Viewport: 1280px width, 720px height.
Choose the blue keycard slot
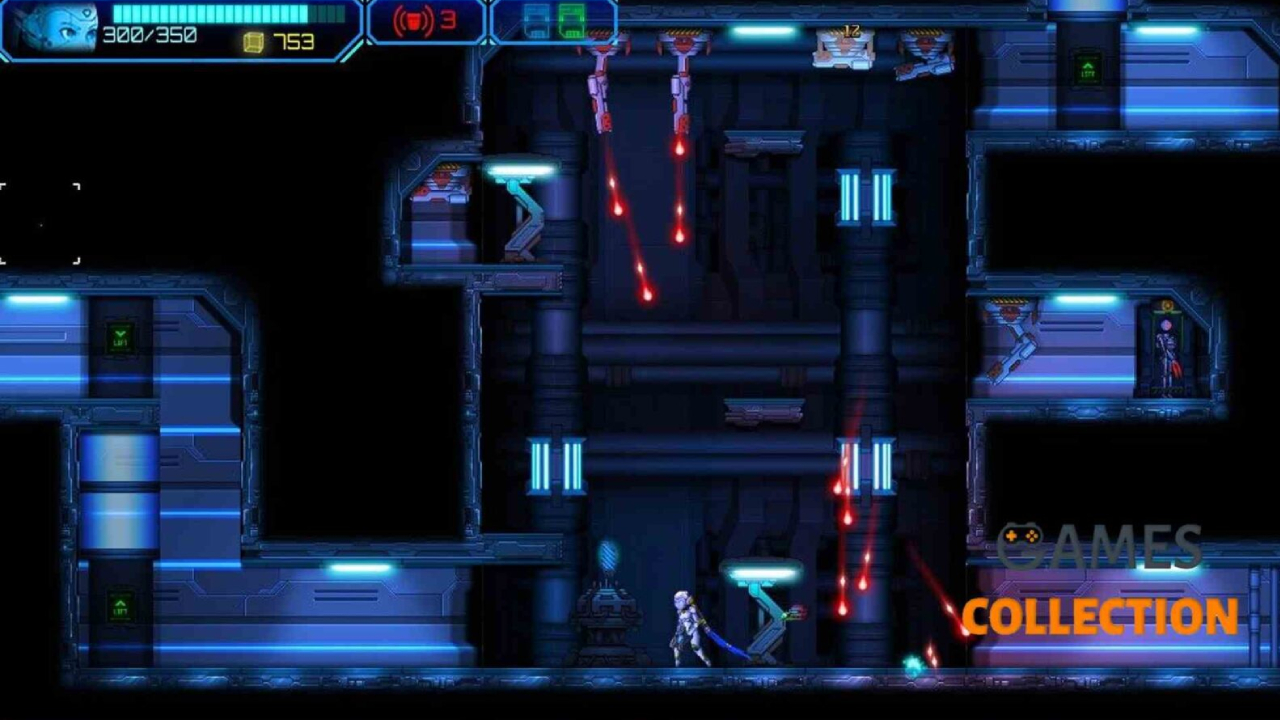(x=537, y=21)
